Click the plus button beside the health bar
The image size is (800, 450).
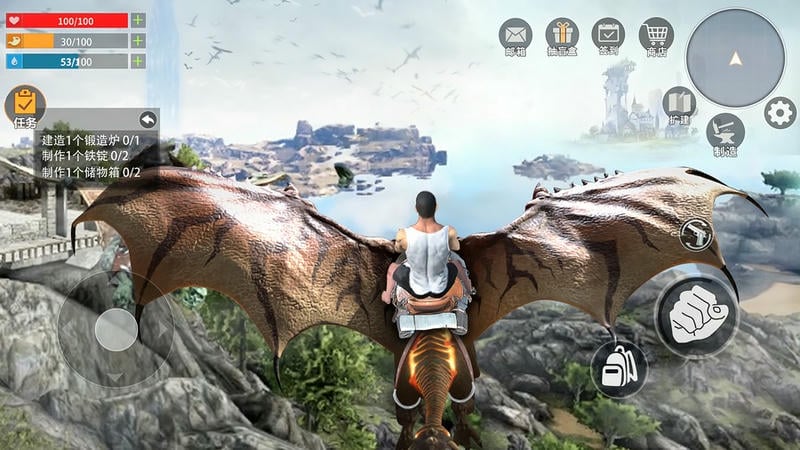point(138,20)
